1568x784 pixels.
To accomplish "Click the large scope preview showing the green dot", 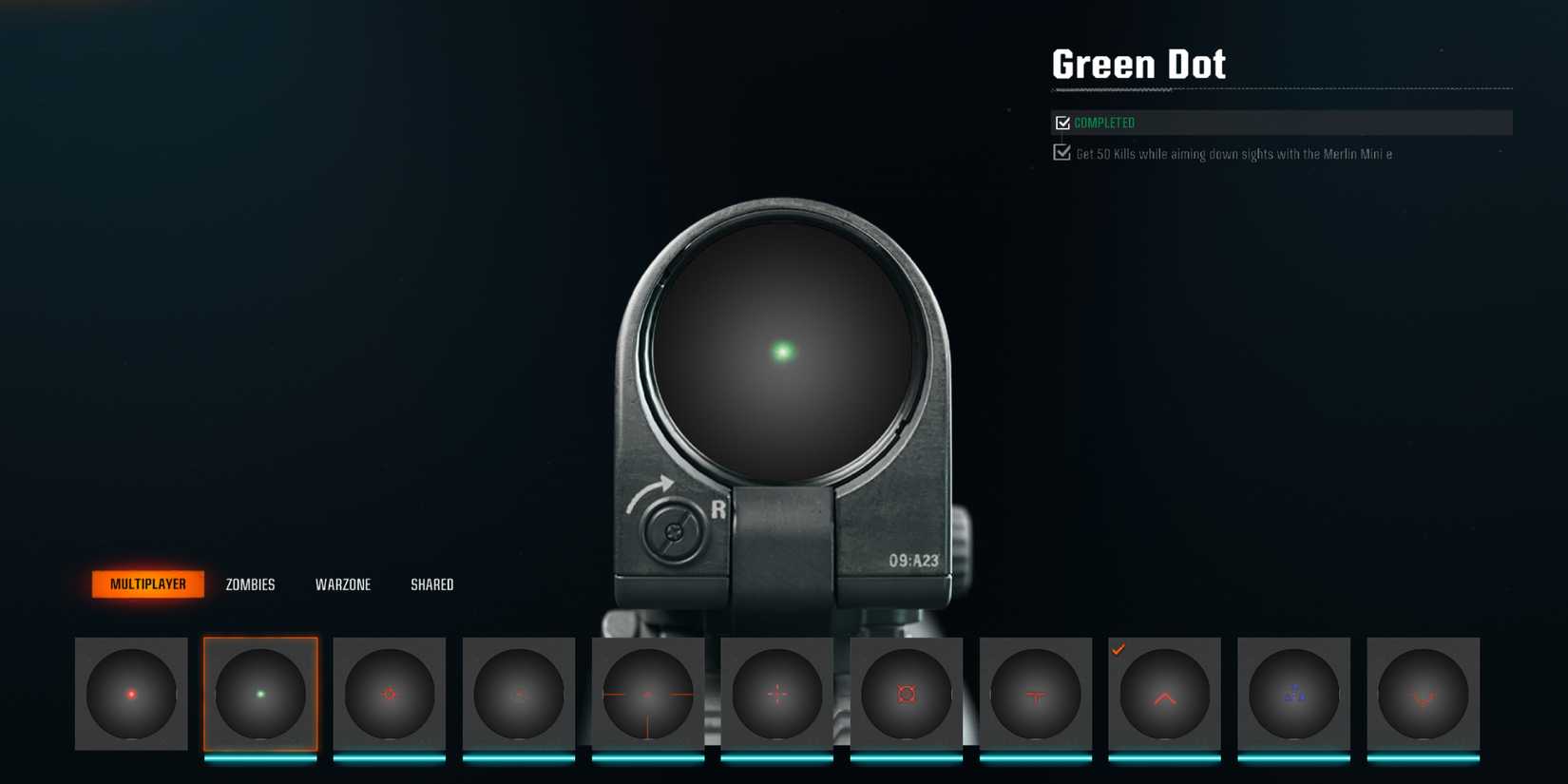I will [x=782, y=352].
